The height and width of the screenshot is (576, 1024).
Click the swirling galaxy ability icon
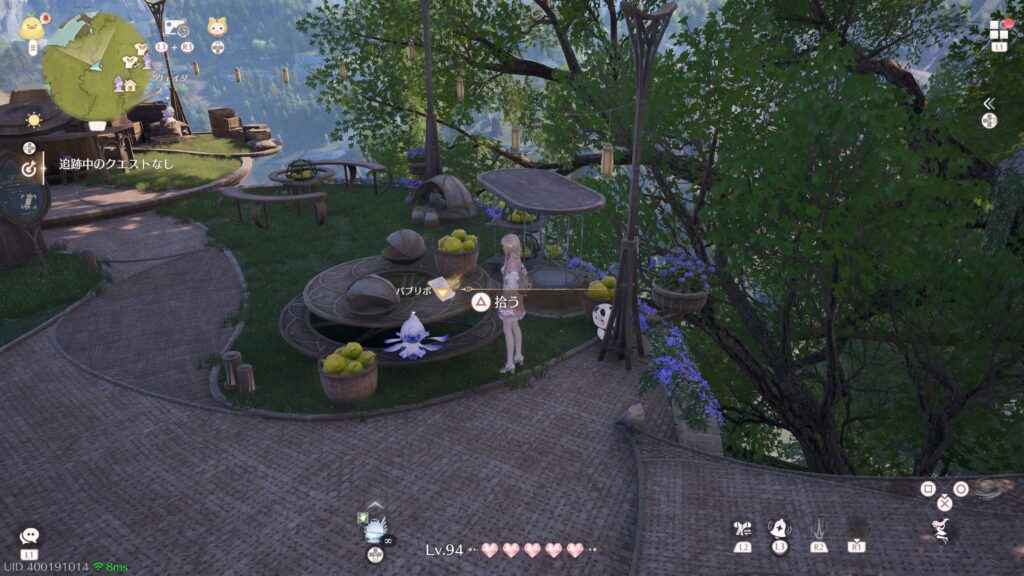[987, 489]
